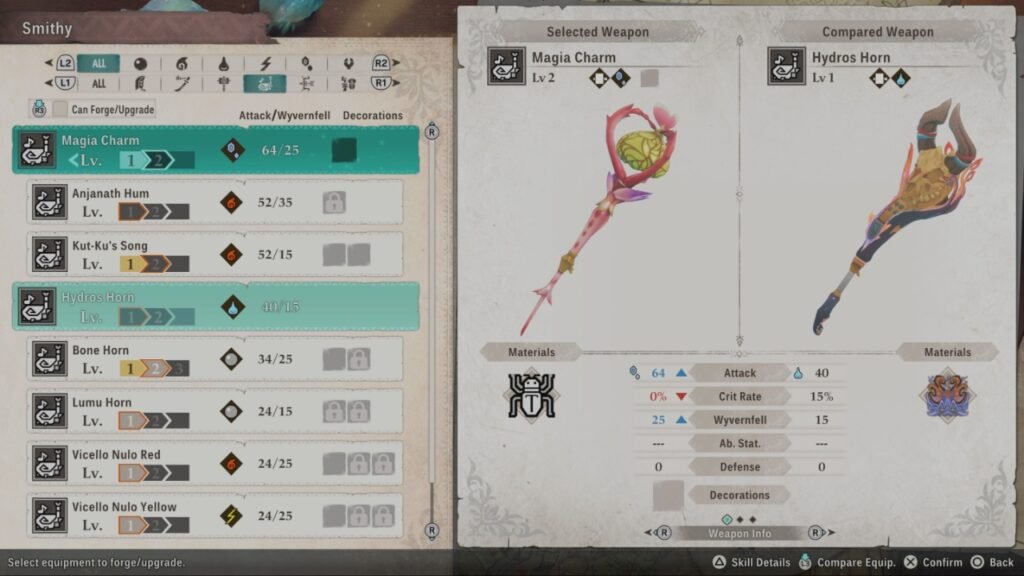1024x576 pixels.
Task: Select the hammer weapon type tab
Action: tap(223, 84)
